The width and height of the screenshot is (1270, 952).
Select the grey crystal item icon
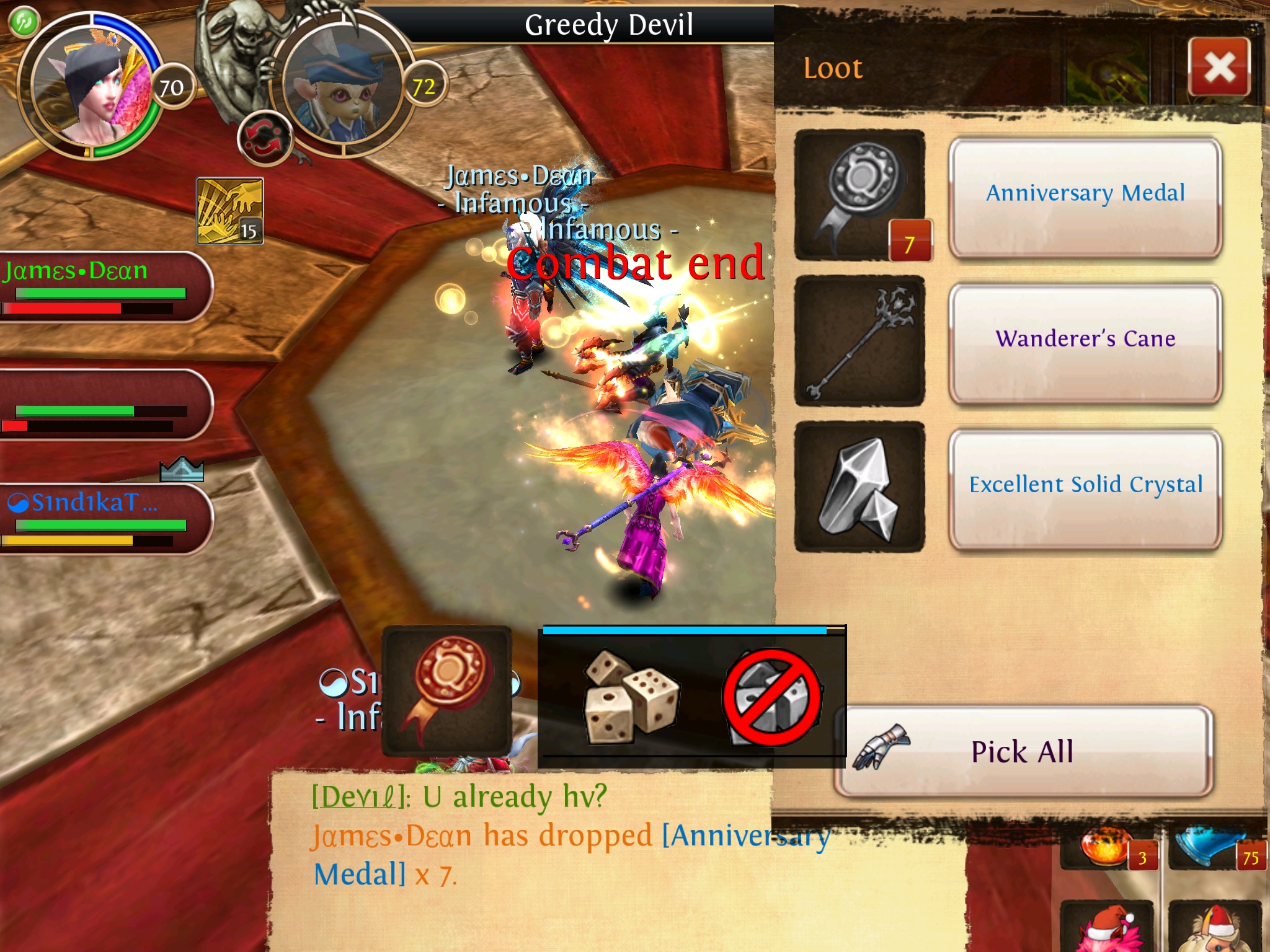pyautogui.click(x=859, y=487)
